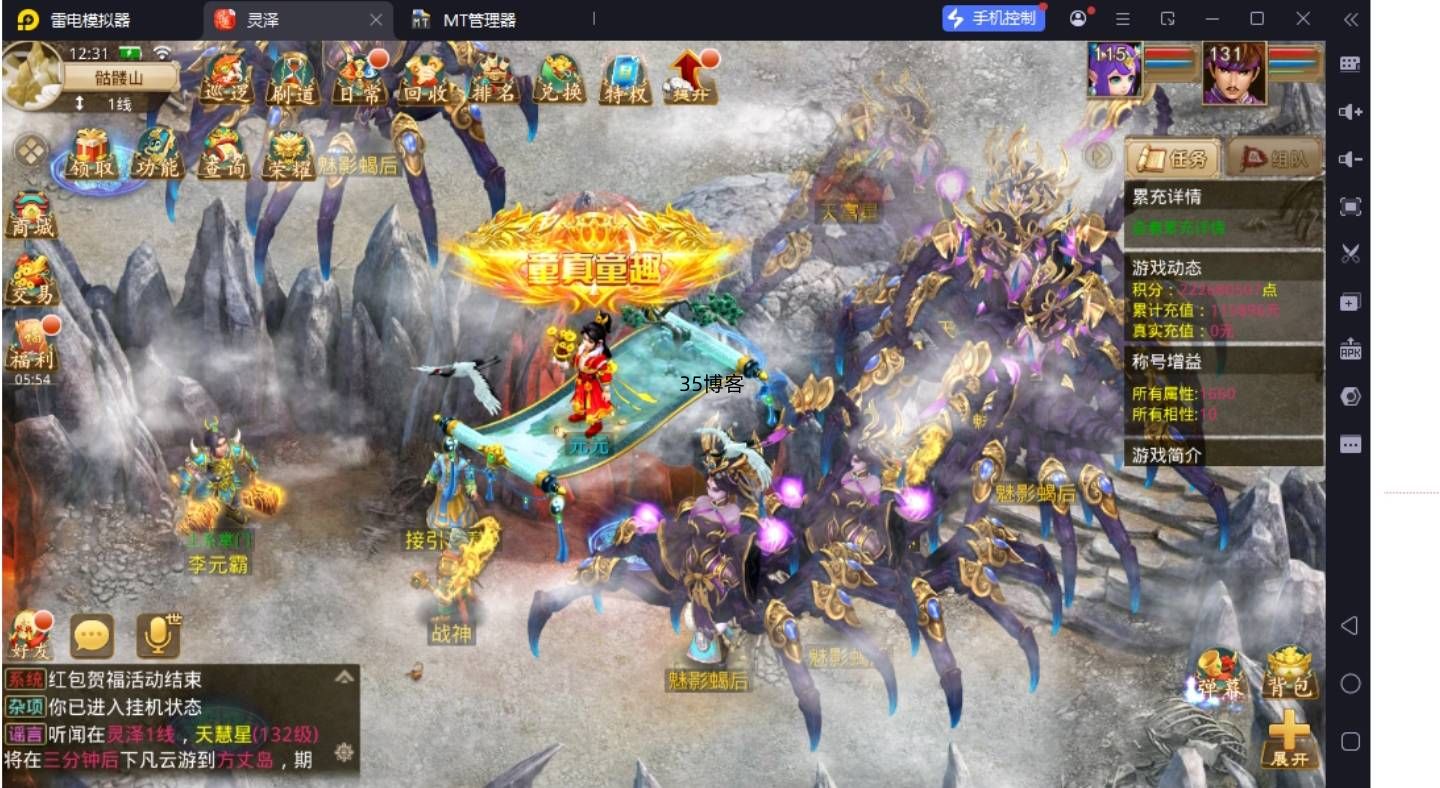This screenshot has height=788, width=1440.
Task: Open the 兑换 exchange icon
Action: click(560, 78)
